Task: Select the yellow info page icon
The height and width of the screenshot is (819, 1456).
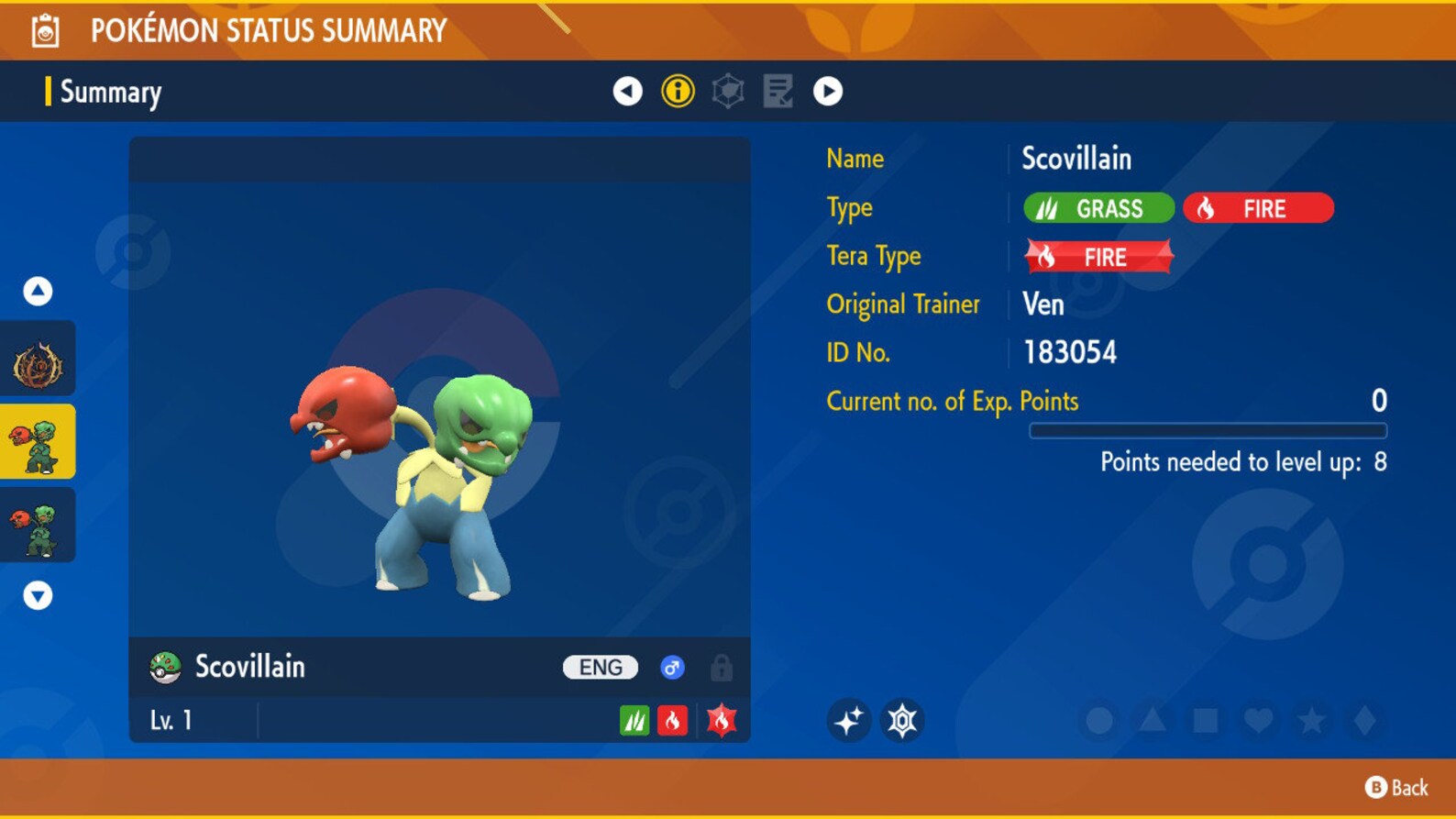Action: pyautogui.click(x=678, y=91)
